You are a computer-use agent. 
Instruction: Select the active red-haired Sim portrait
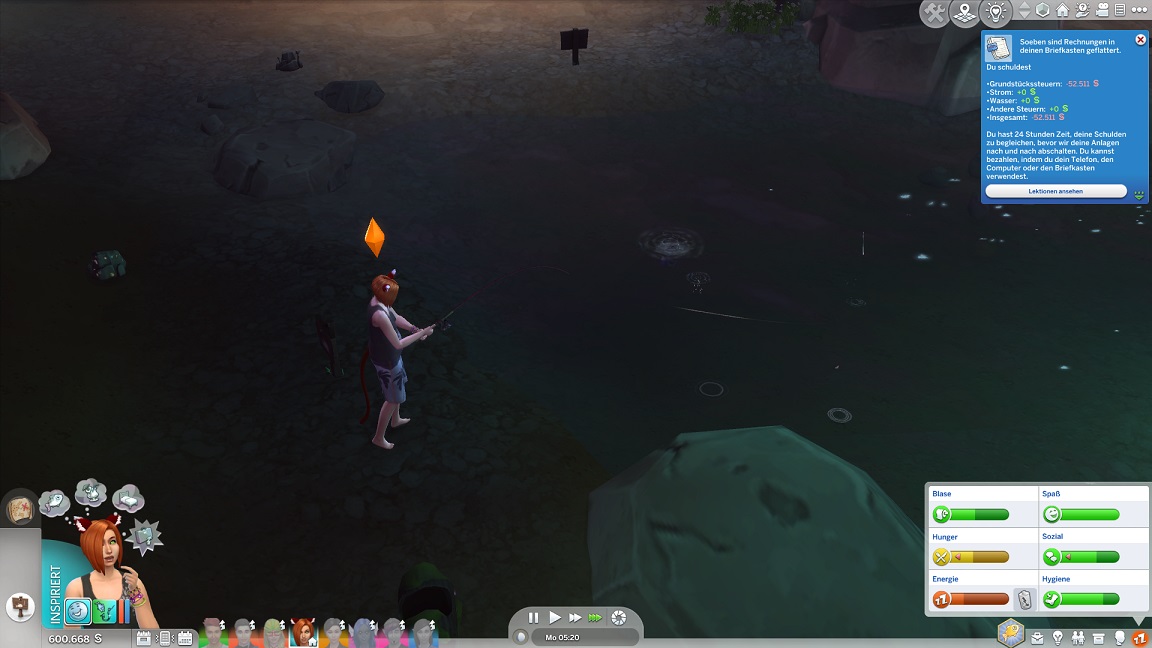click(303, 632)
